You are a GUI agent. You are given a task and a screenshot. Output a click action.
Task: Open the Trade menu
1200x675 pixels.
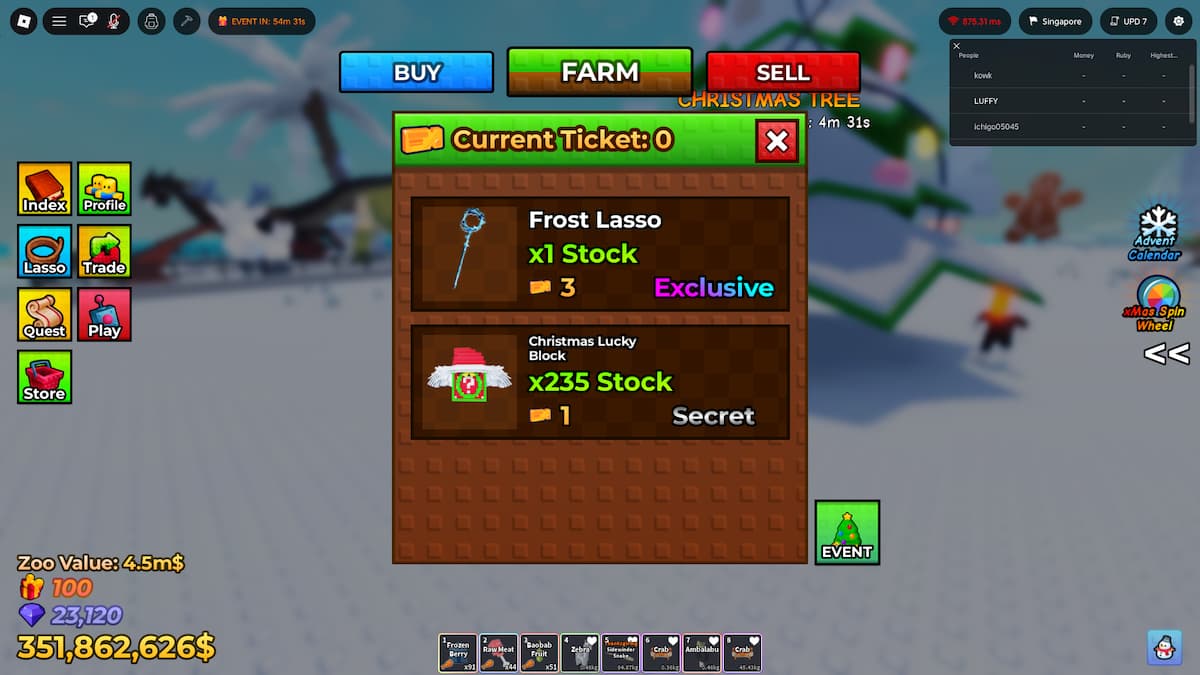pos(104,251)
